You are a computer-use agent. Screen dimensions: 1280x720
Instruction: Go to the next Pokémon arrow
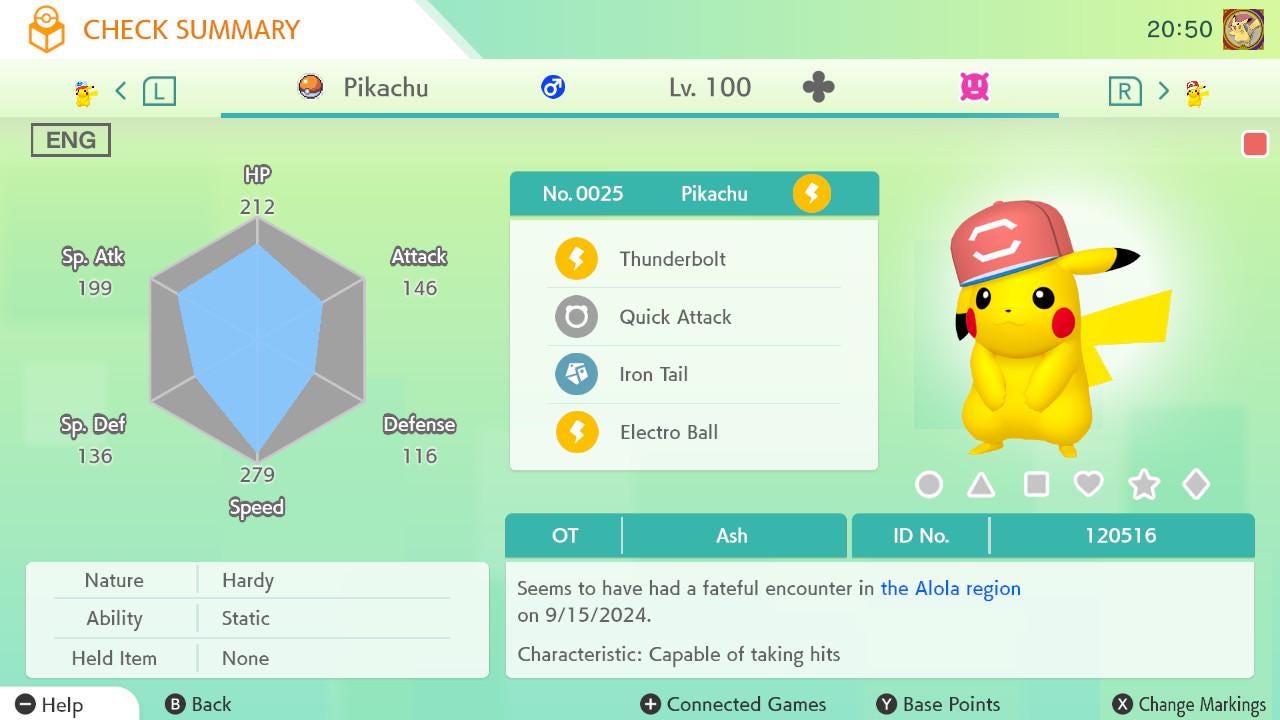pos(1163,92)
